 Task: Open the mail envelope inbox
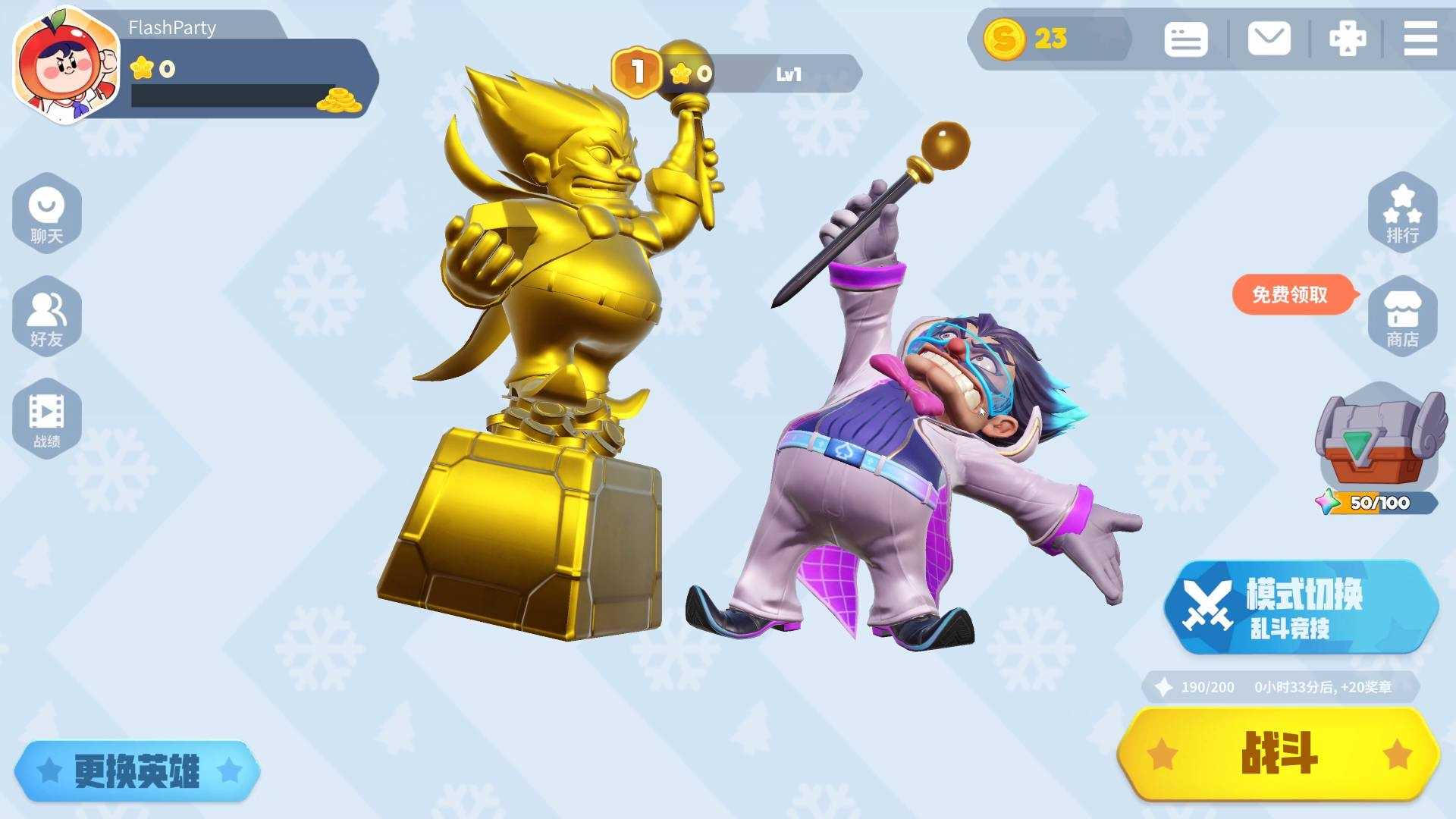1269,39
